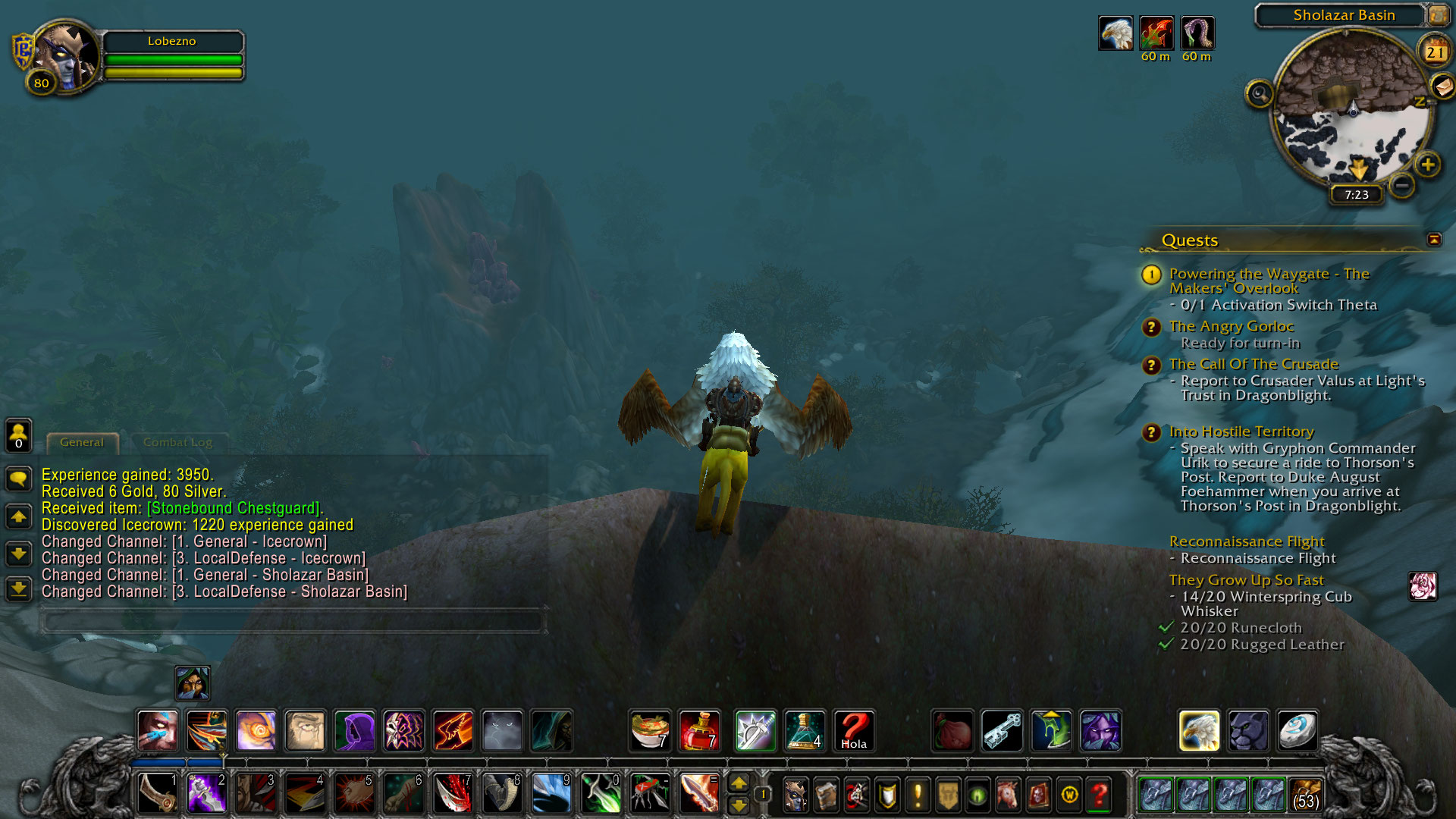Summon the gryphon mount from action bar
Screen dimensions: 1456x819
click(1199, 730)
